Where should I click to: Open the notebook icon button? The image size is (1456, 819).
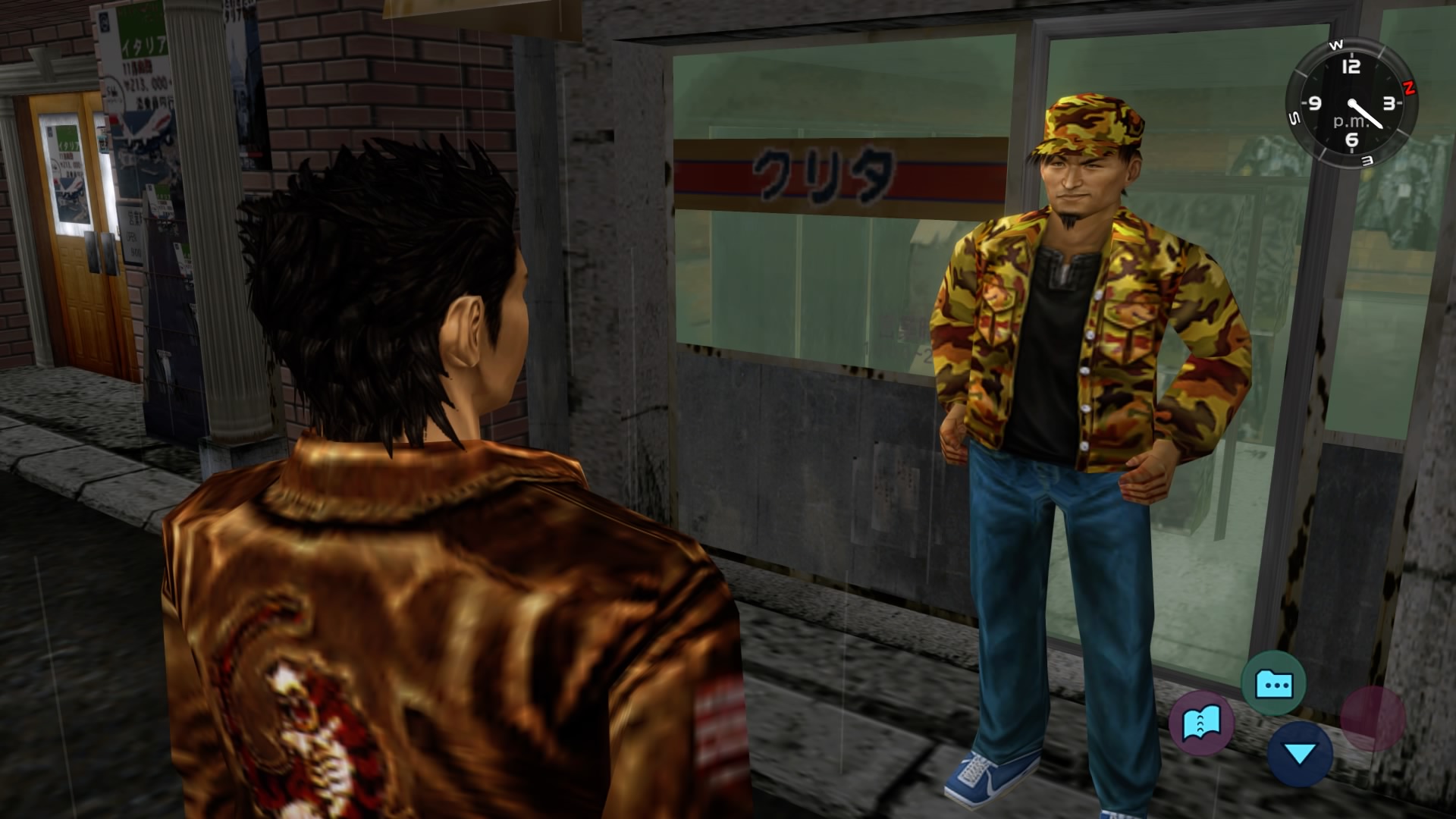pos(1201,722)
